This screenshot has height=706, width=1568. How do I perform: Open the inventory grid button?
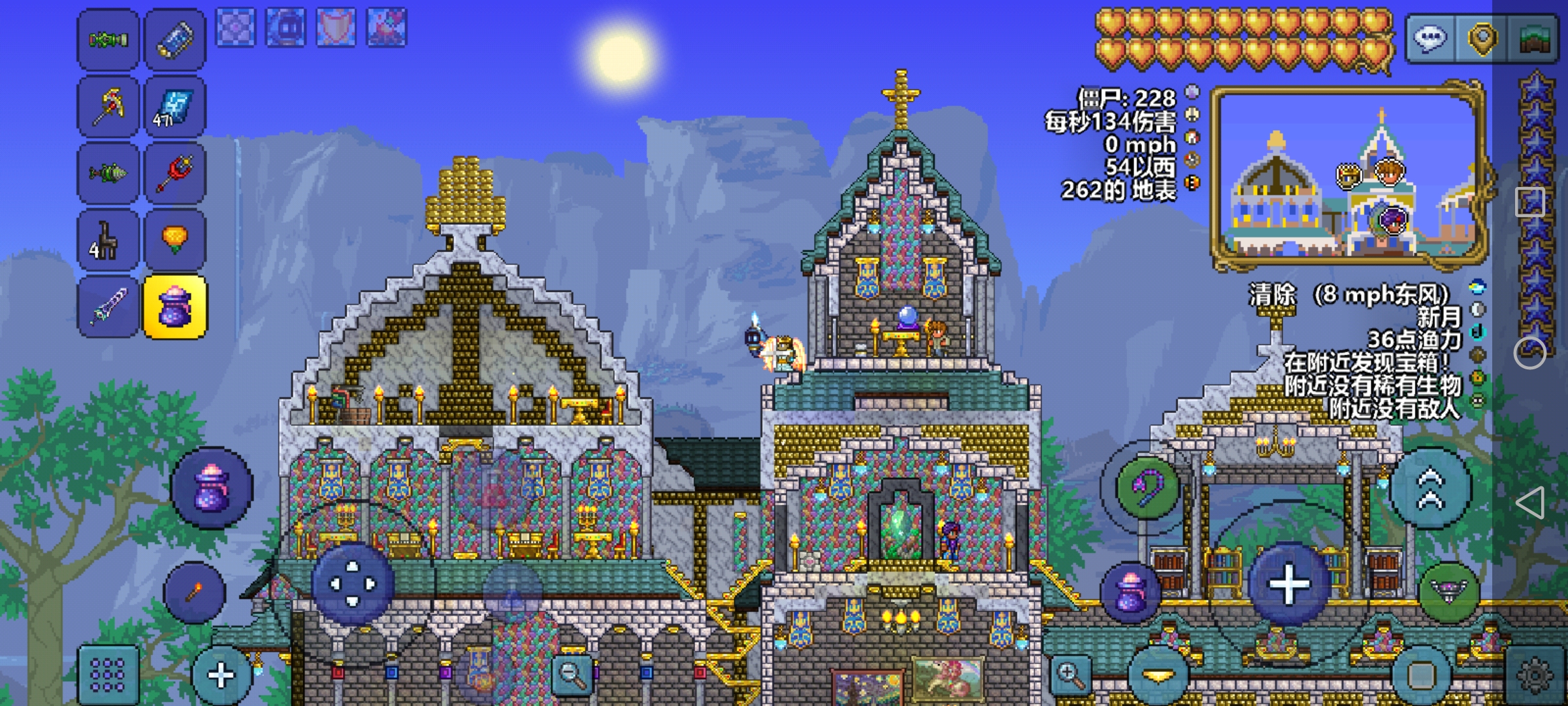coord(108,675)
